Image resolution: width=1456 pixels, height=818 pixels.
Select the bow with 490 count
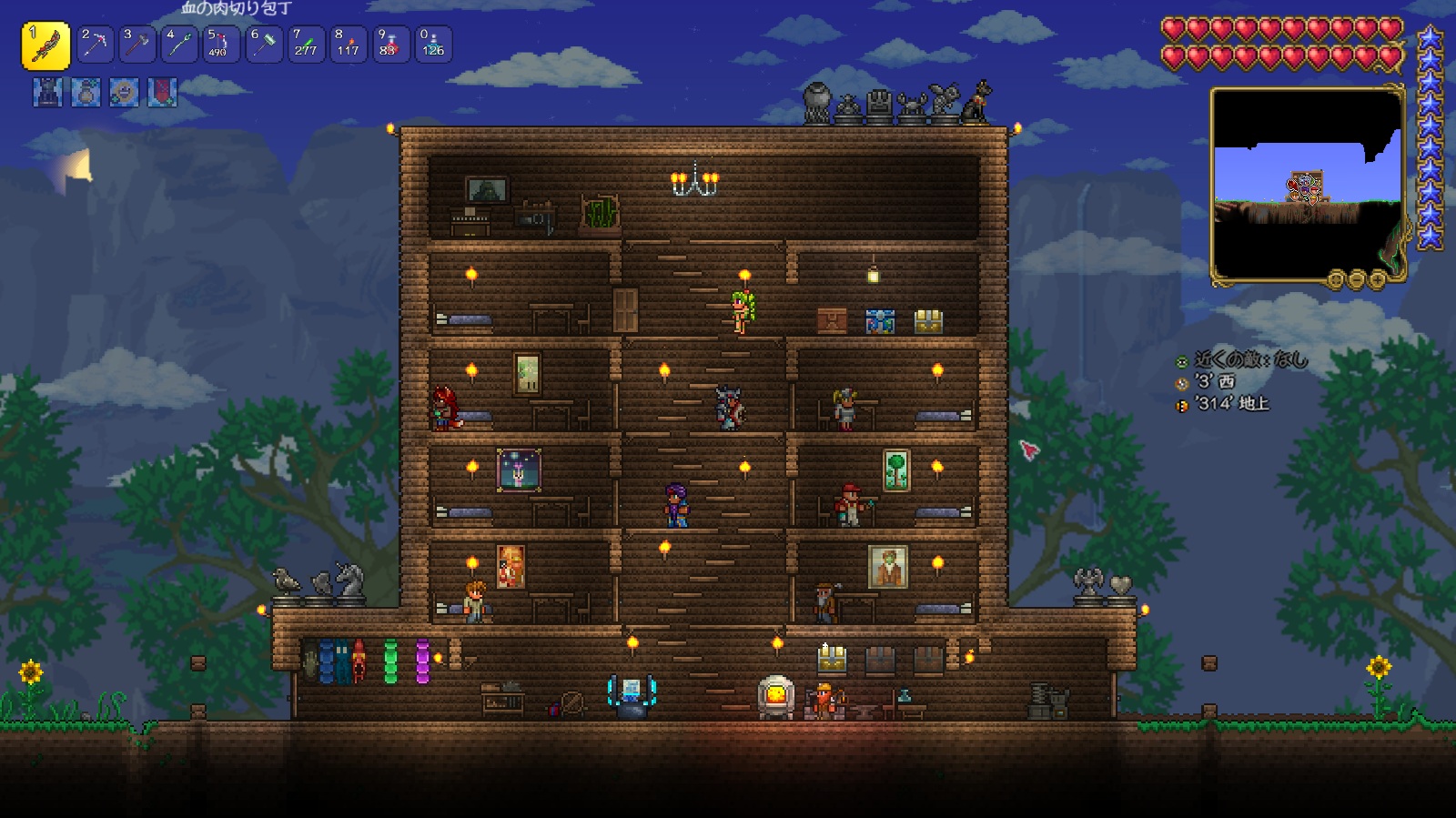[x=221, y=45]
